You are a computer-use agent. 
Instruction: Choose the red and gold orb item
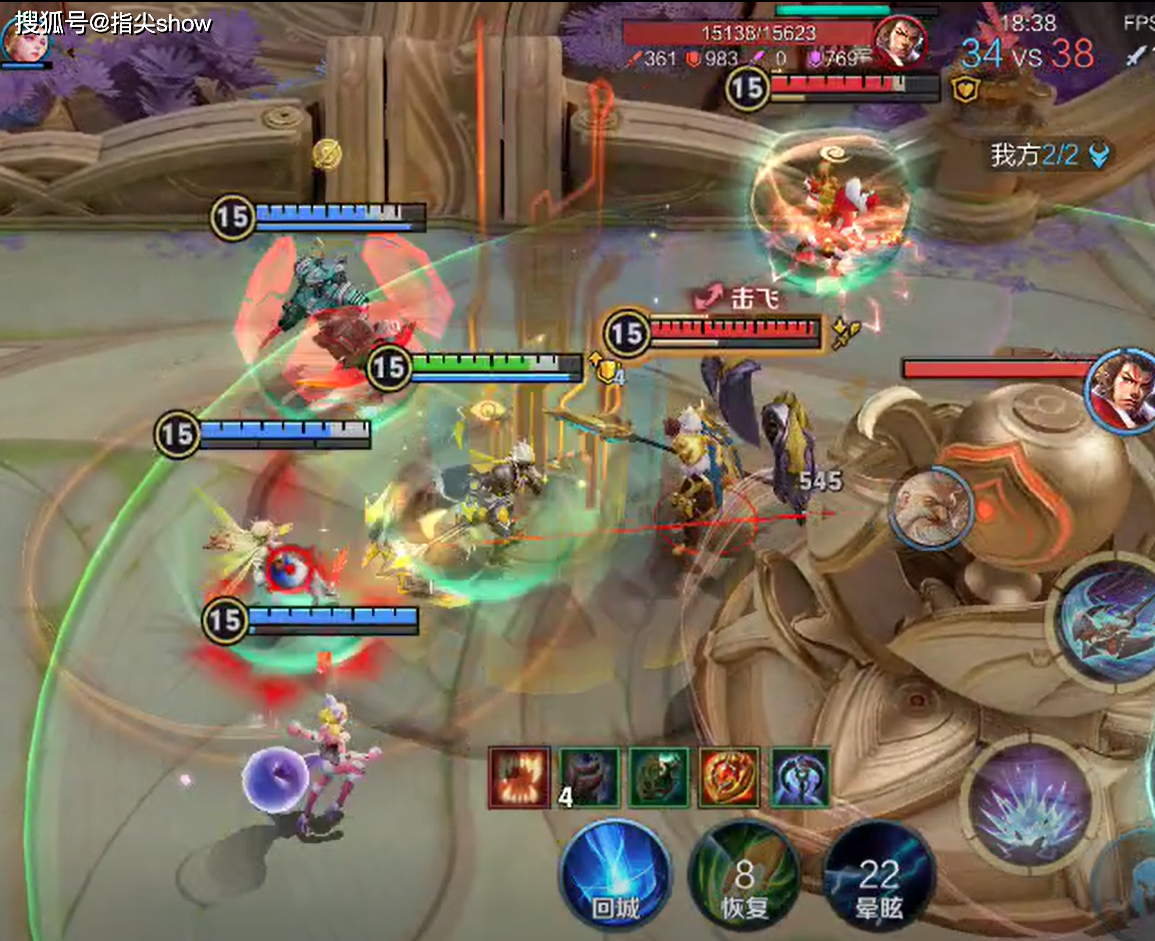tap(729, 777)
